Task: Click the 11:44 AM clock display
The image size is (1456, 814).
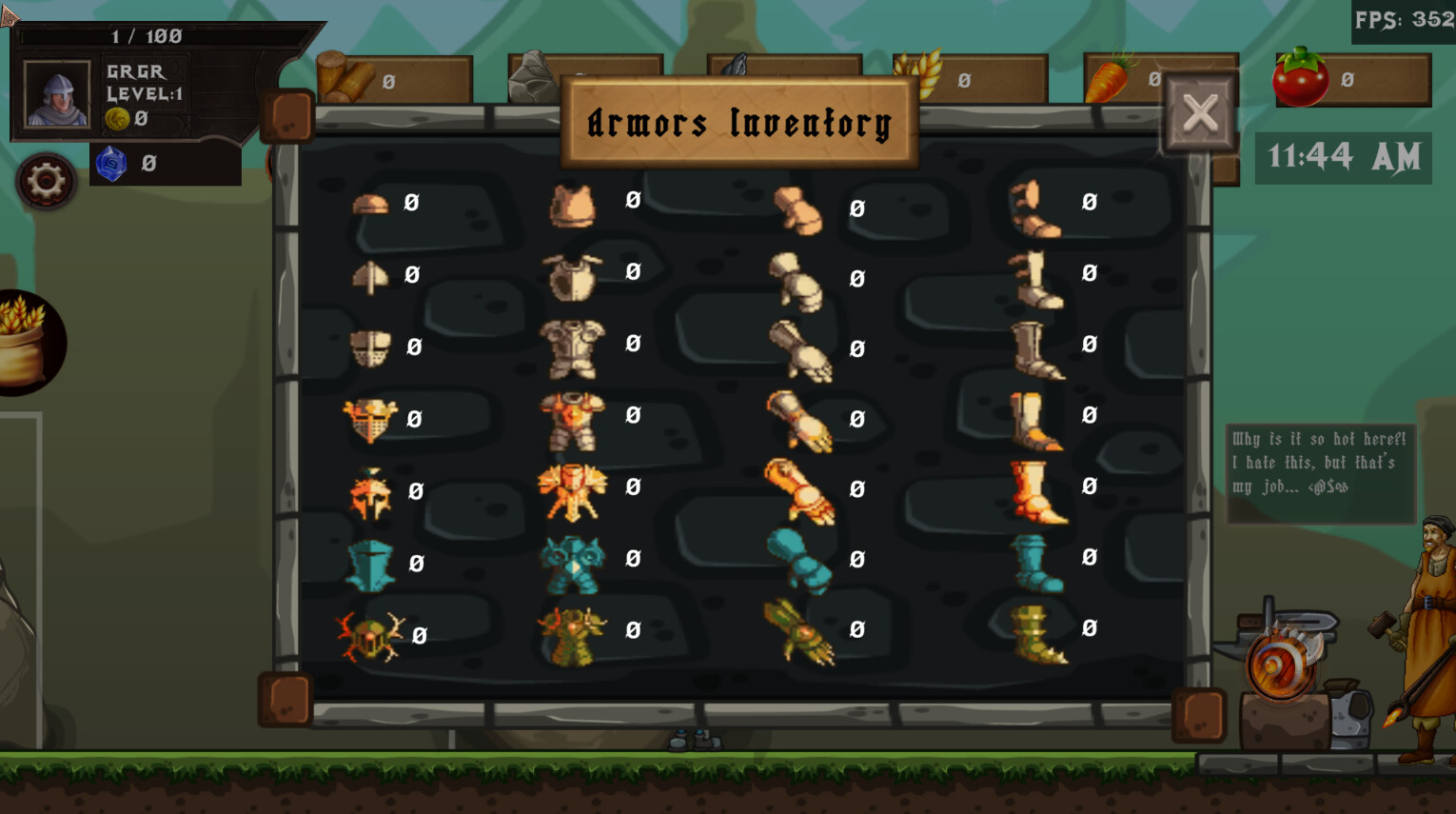Action: coord(1343,156)
